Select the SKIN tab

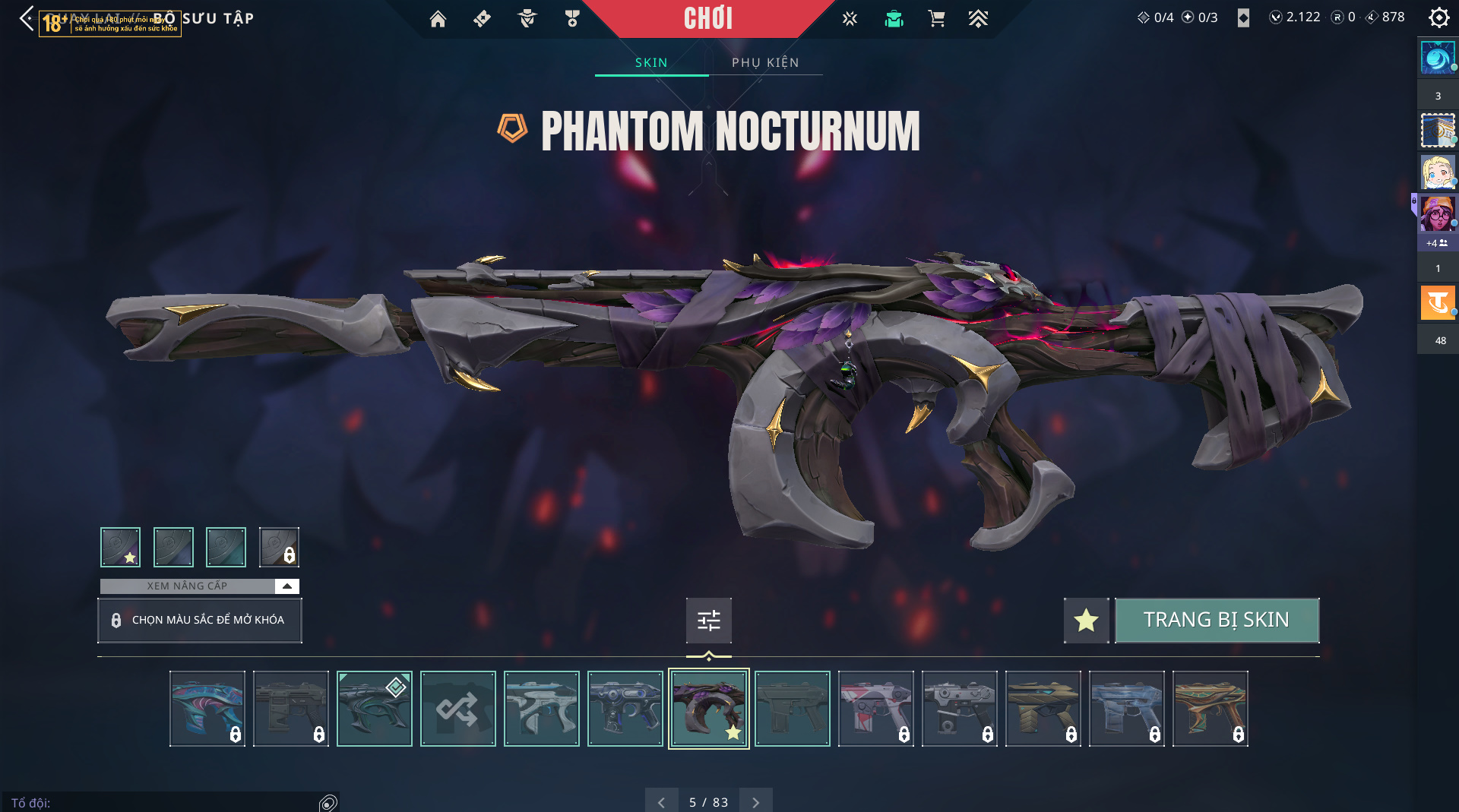tap(651, 62)
